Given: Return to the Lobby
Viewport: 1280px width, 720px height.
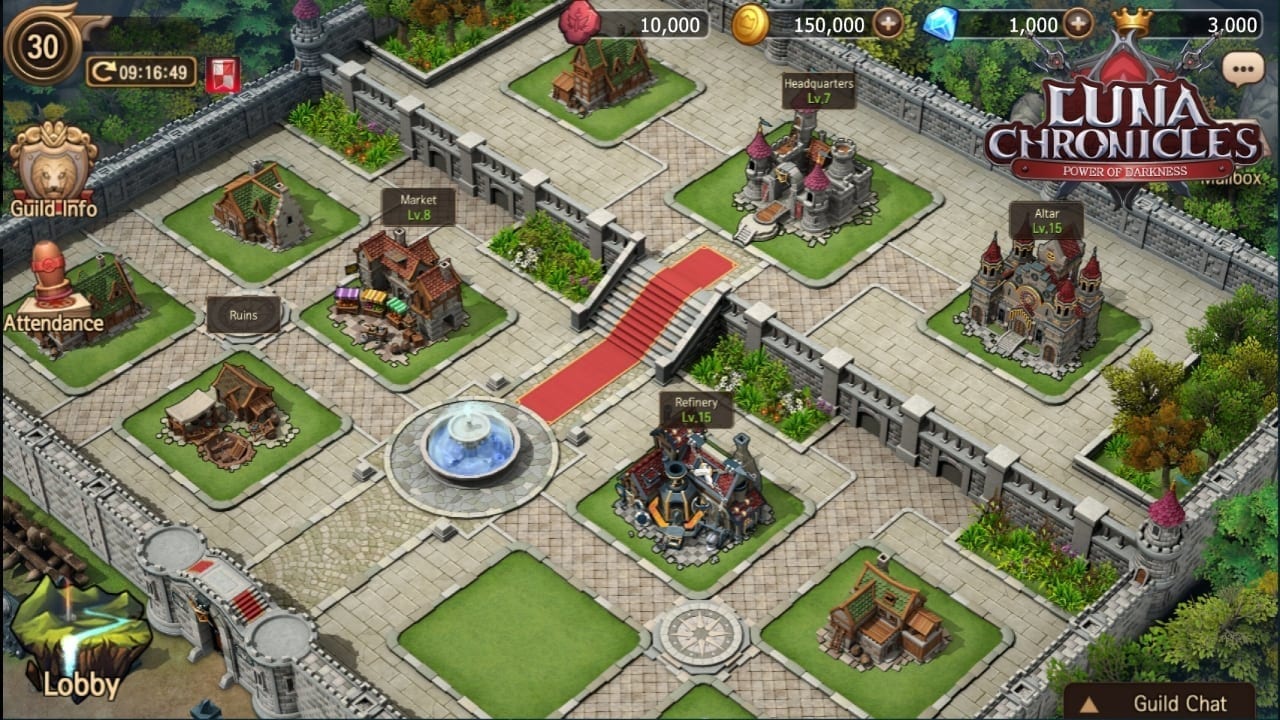Looking at the screenshot, I should [80, 640].
